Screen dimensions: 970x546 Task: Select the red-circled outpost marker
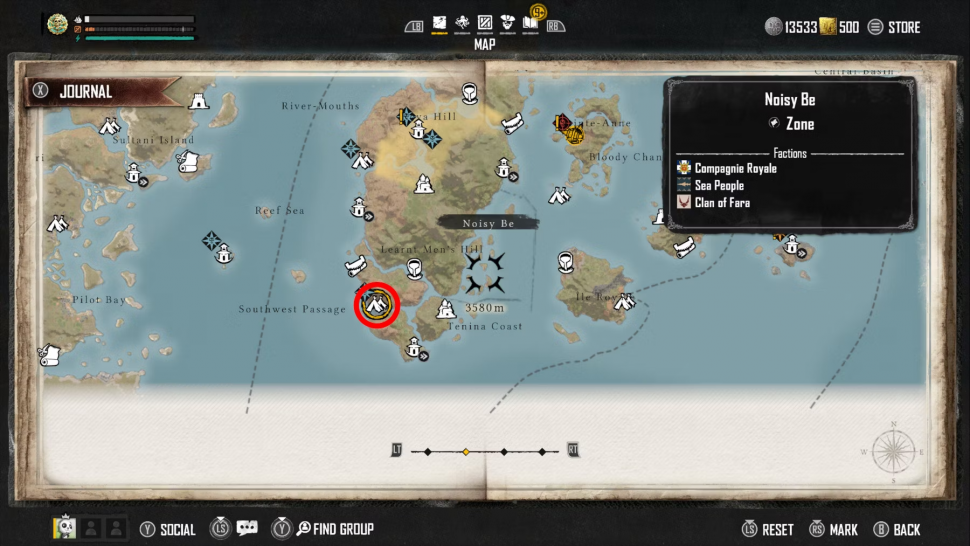pos(377,305)
